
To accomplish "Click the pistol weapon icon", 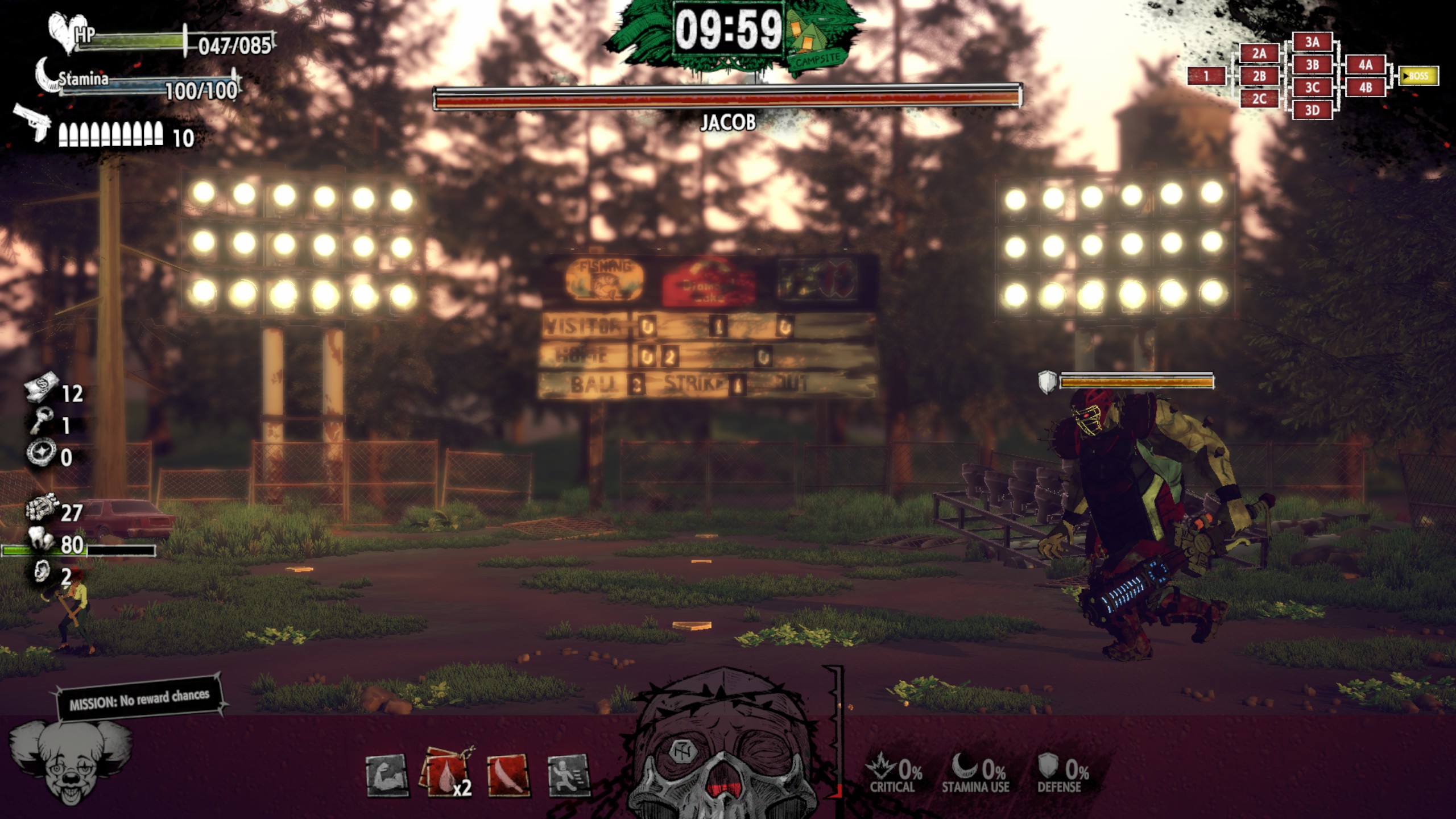I will [x=32, y=121].
